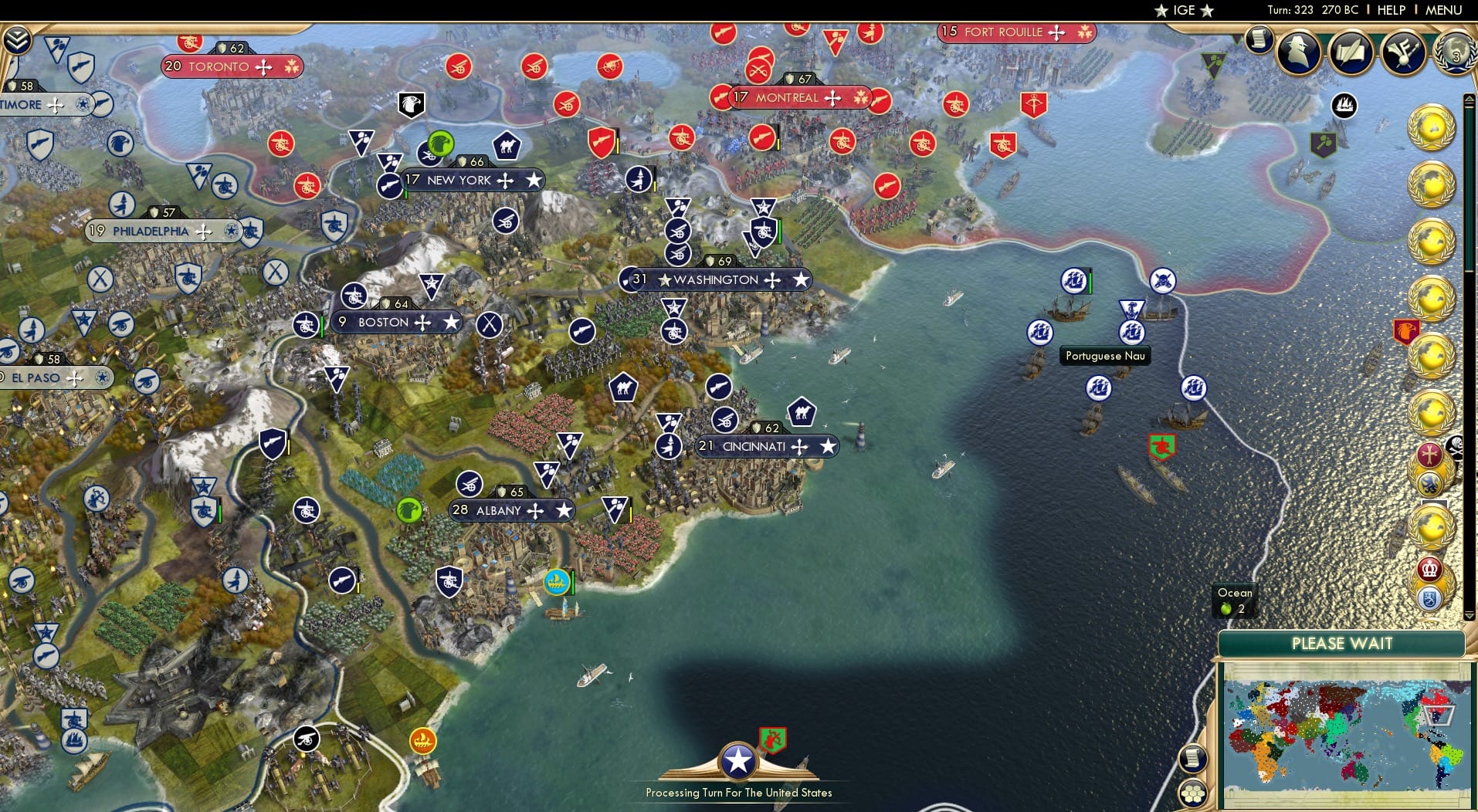Image resolution: width=1478 pixels, height=812 pixels.
Task: Open the Espionage overview spy icon
Action: [x=1297, y=52]
